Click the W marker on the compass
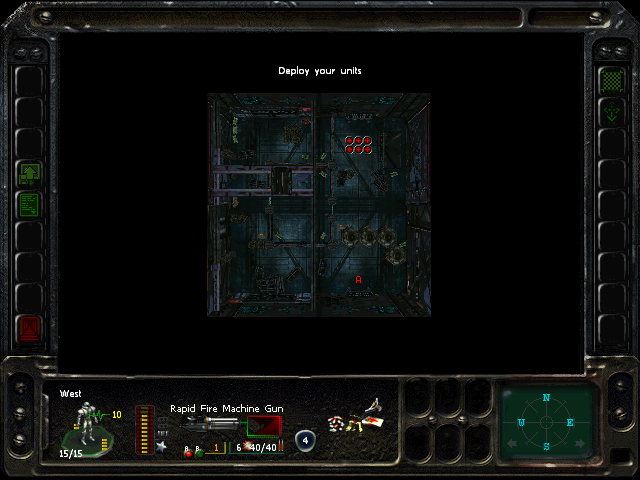 pyautogui.click(x=522, y=422)
